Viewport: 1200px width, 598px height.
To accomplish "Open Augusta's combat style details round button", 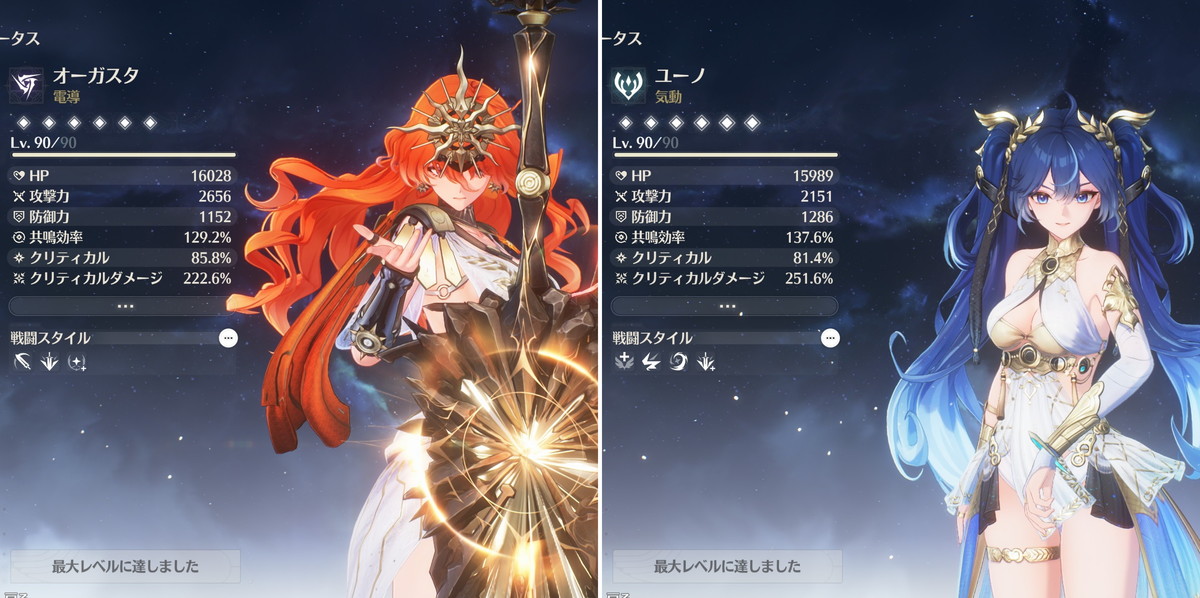I will point(228,338).
